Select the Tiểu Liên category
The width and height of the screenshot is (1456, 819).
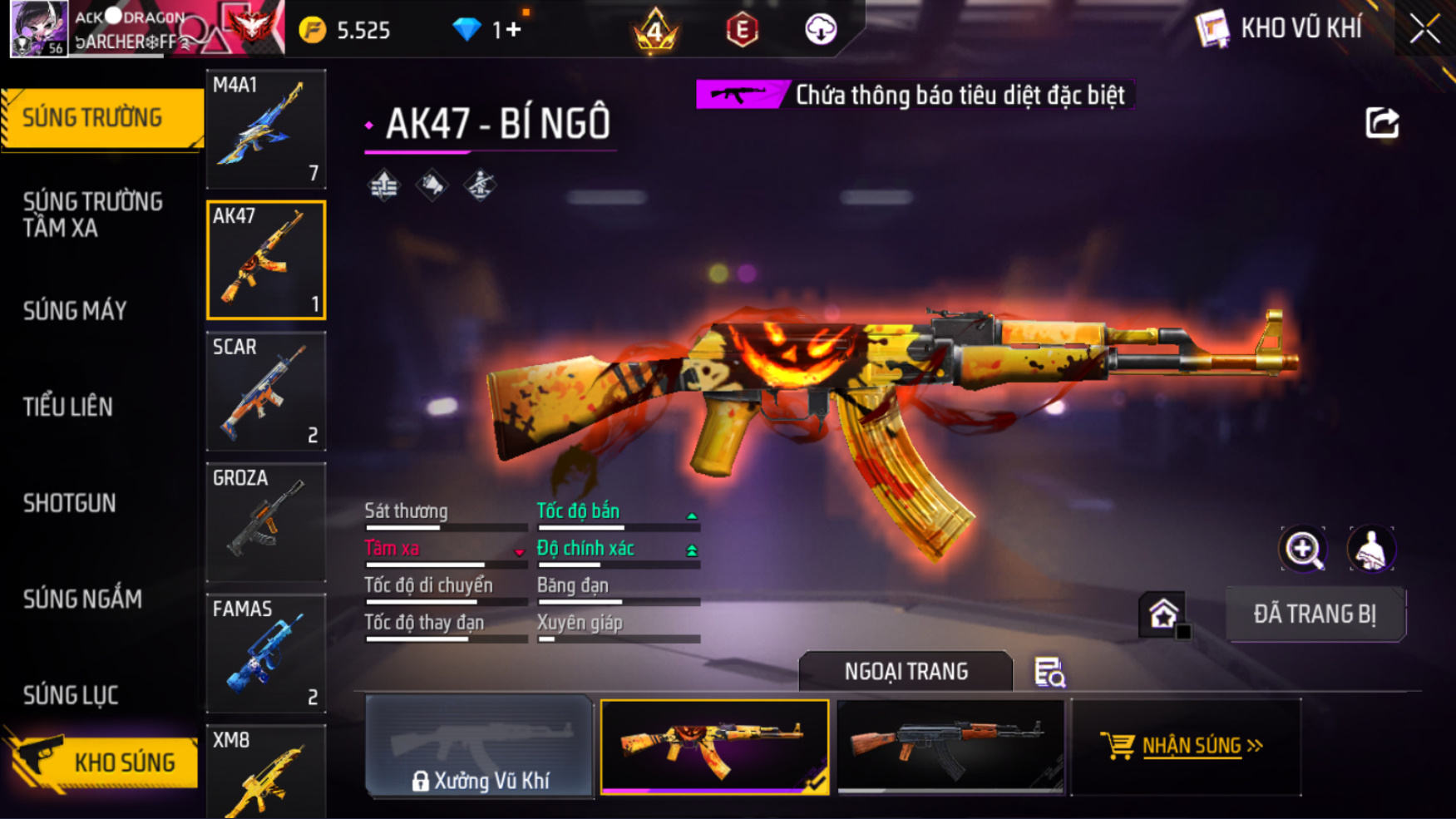(x=67, y=407)
